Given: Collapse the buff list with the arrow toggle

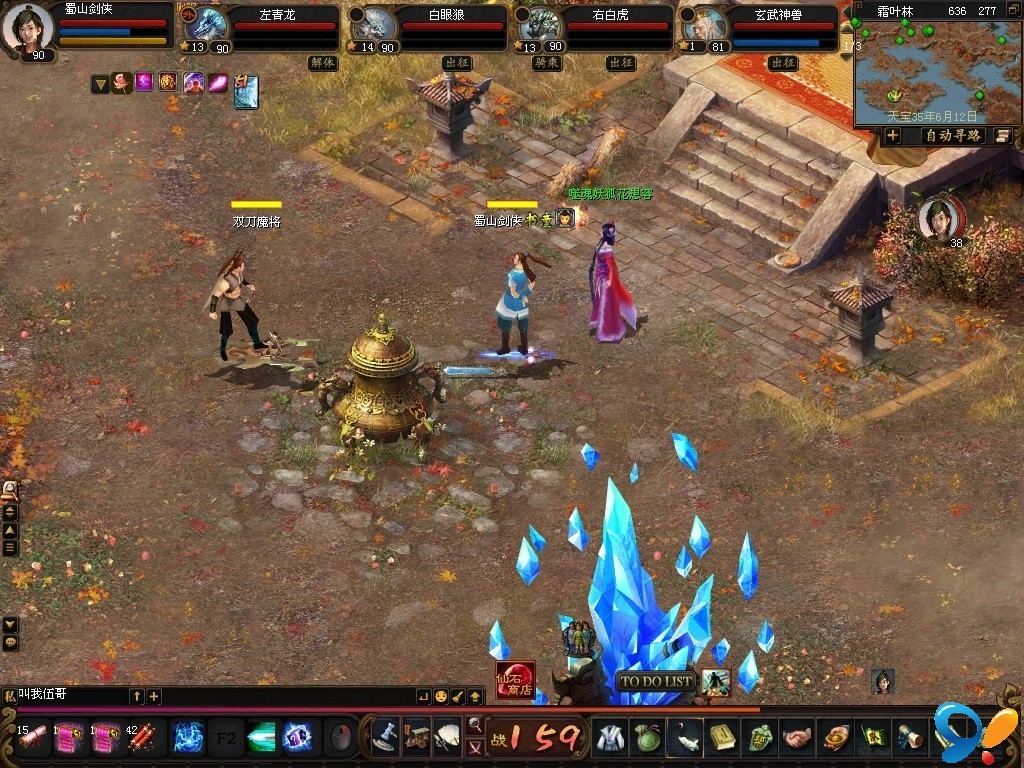Looking at the screenshot, I should [x=100, y=84].
